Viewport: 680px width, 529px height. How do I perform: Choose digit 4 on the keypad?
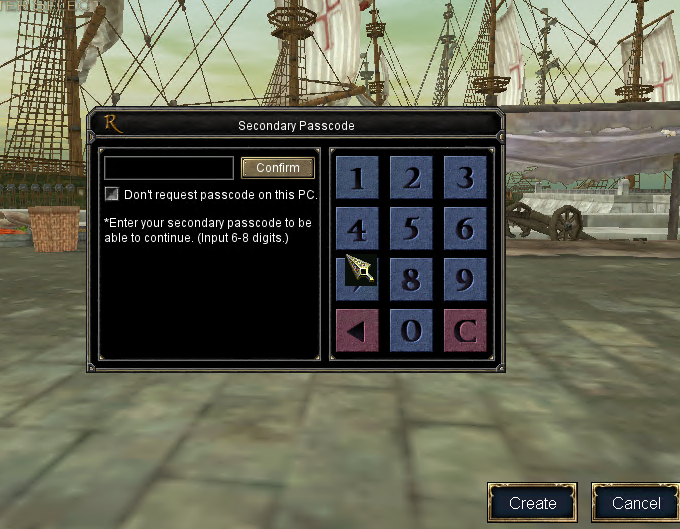pyautogui.click(x=357, y=228)
